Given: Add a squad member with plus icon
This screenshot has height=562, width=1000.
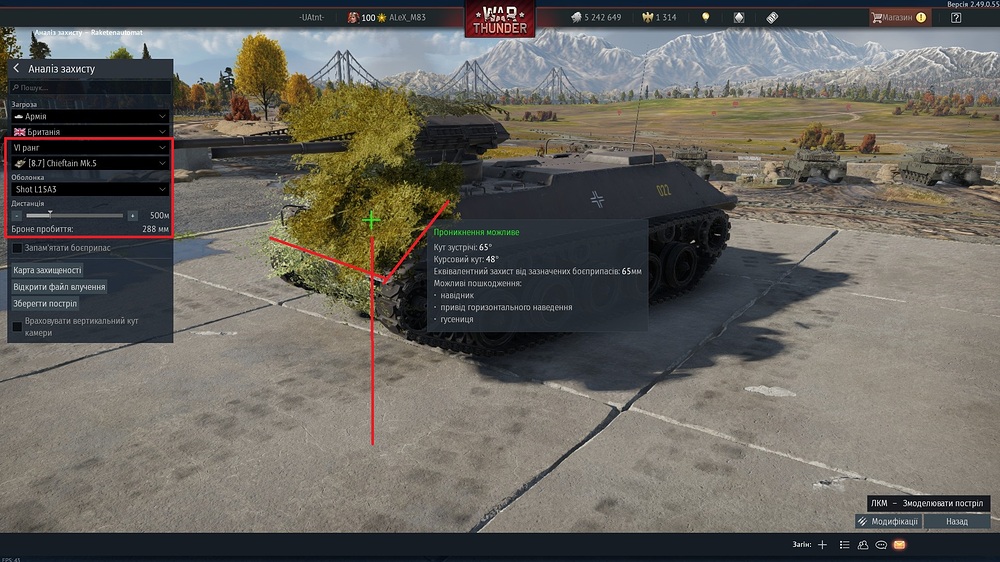Looking at the screenshot, I should point(822,545).
